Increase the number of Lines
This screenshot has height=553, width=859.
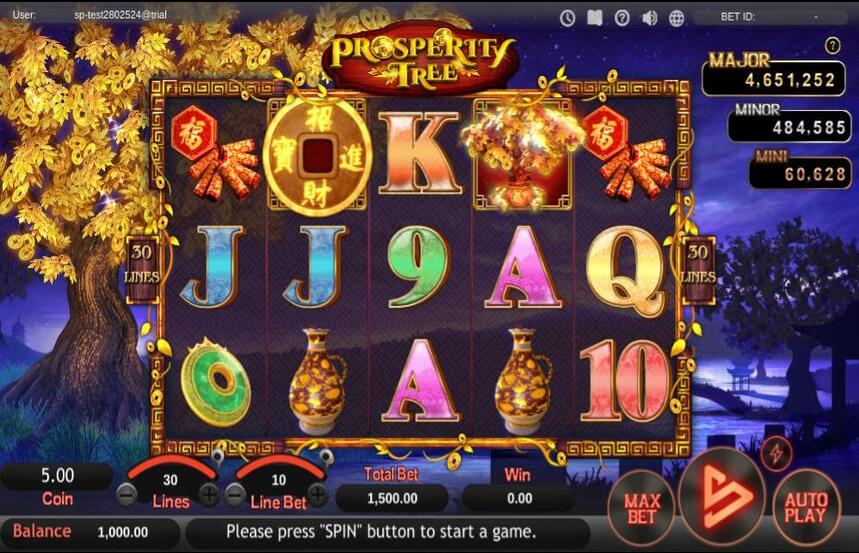[209, 493]
